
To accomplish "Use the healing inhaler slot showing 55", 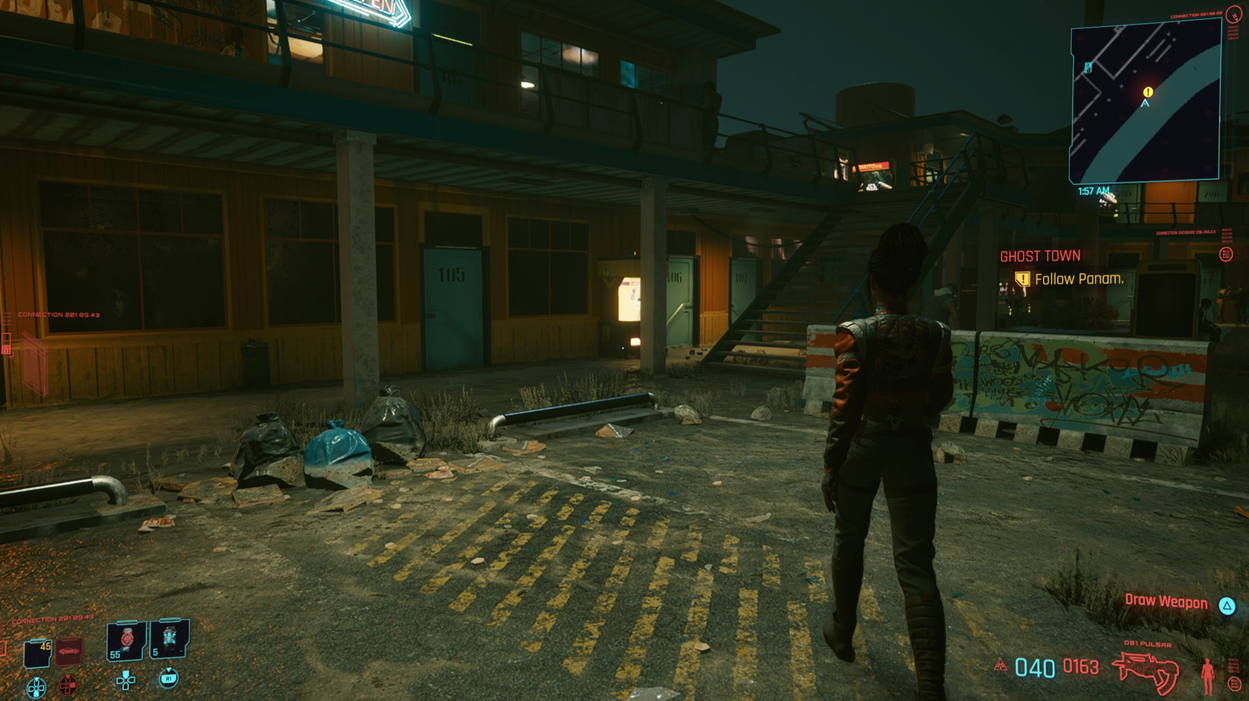I will pos(126,640).
